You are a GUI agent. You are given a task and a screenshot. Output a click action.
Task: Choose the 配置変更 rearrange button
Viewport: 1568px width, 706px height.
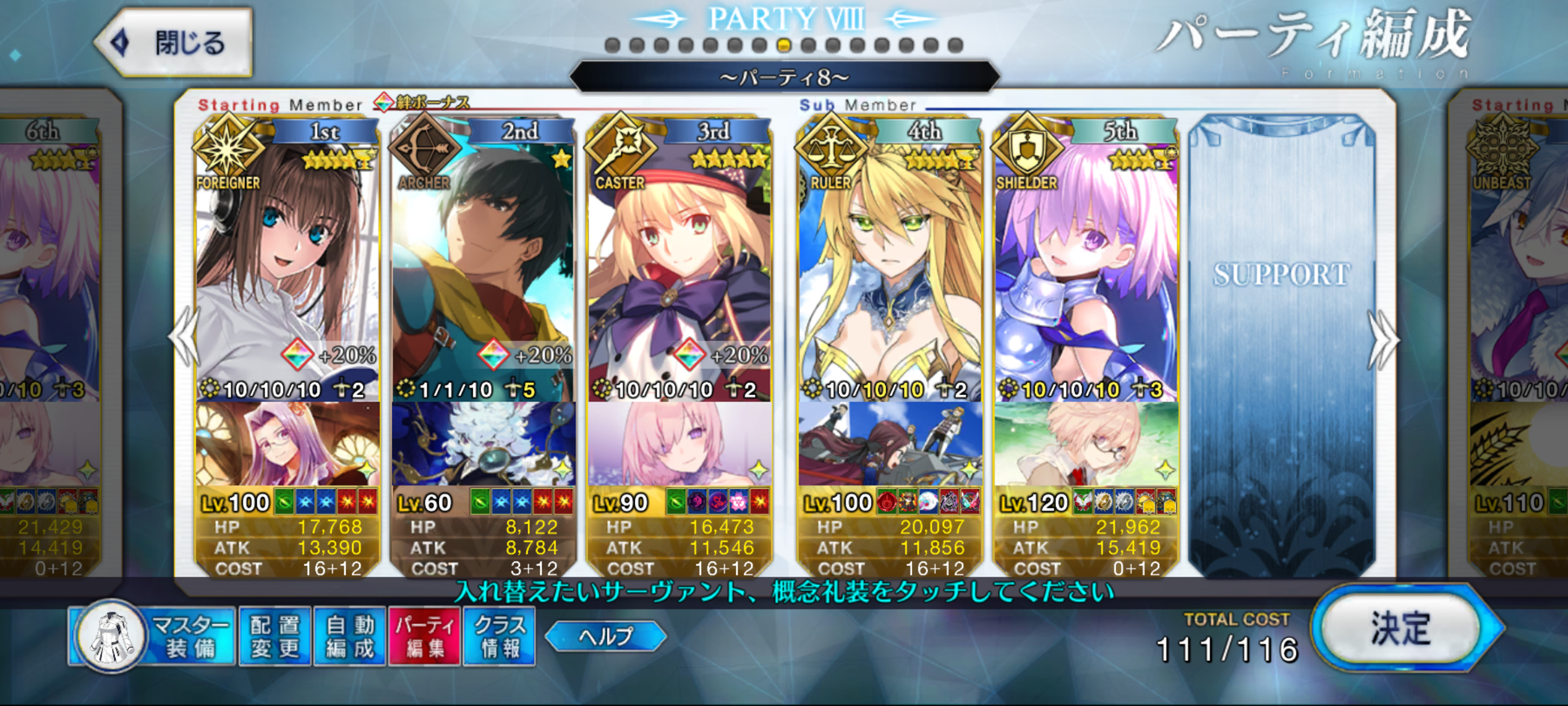click(x=274, y=637)
